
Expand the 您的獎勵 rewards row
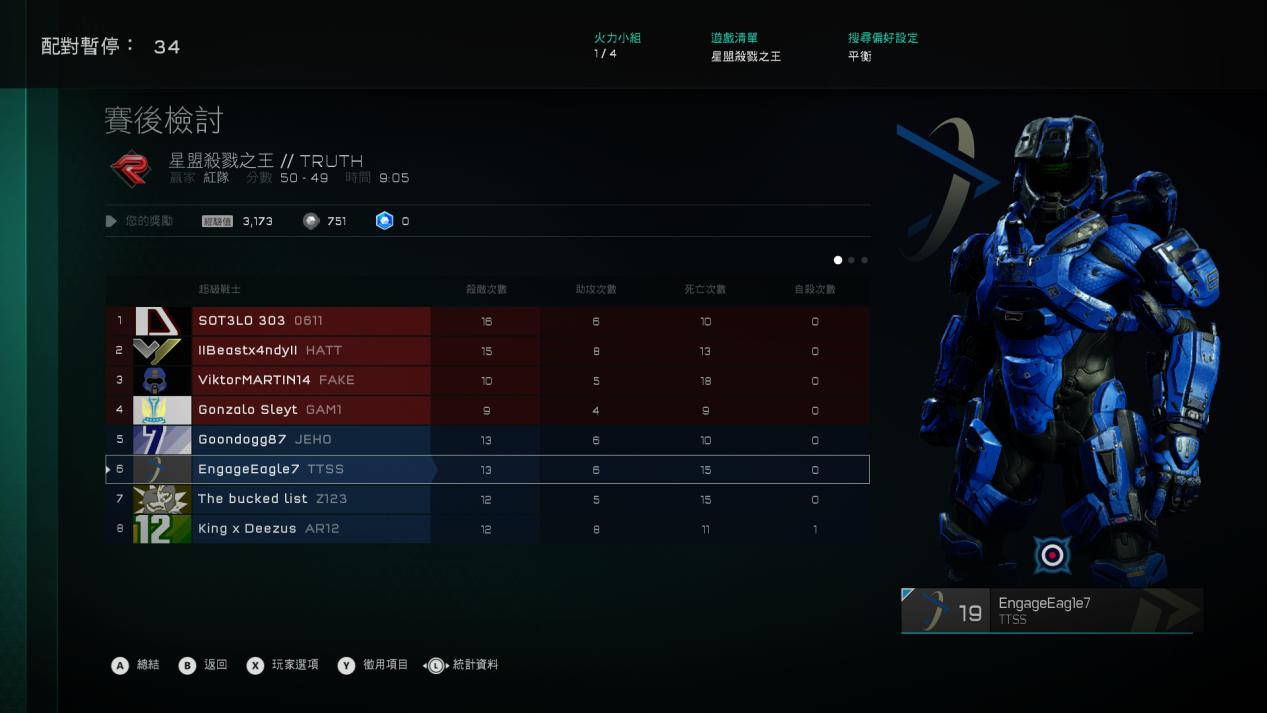[x=140, y=221]
